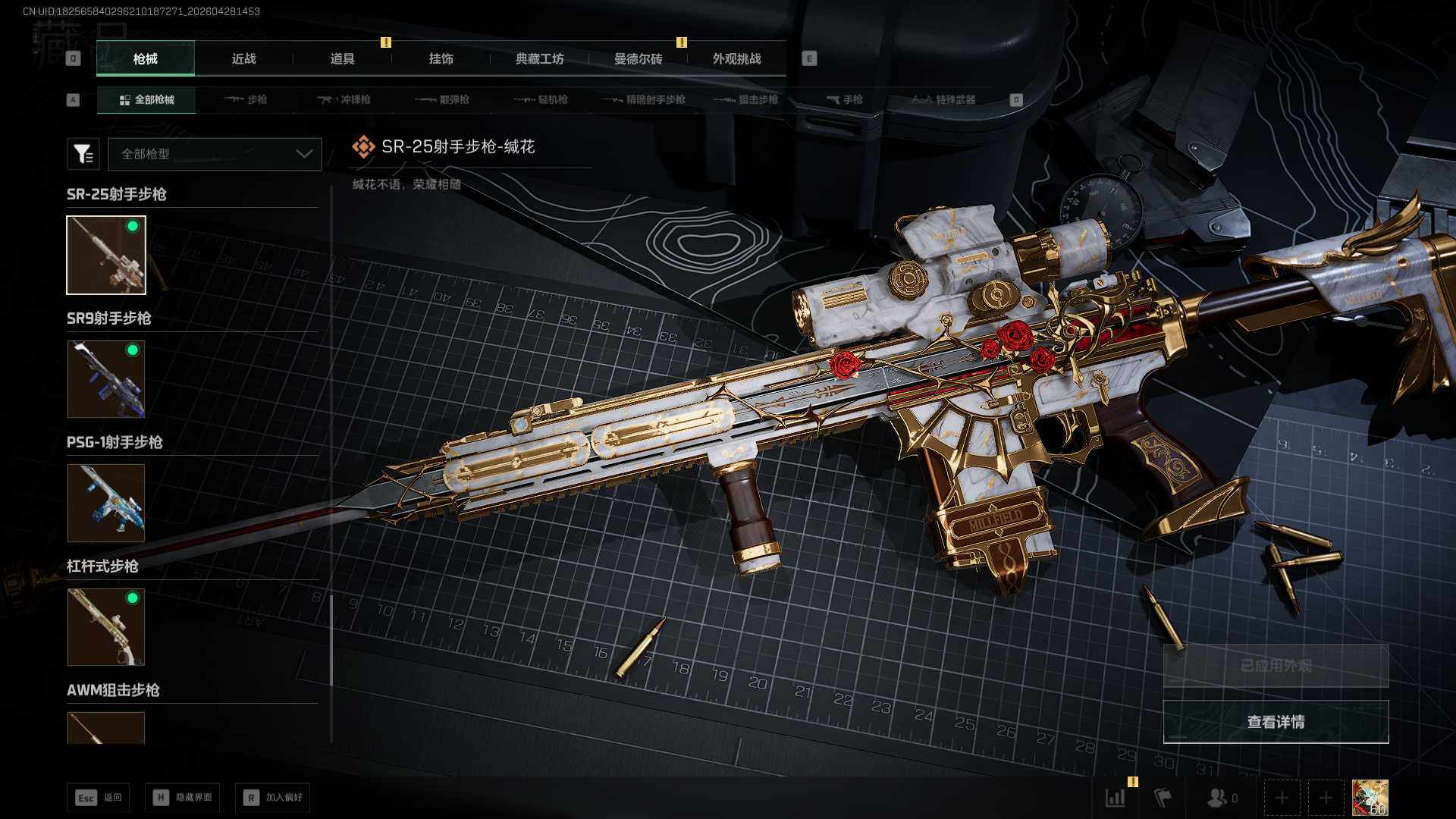Select the SR9射手步枪 skin thumbnail

pos(106,378)
